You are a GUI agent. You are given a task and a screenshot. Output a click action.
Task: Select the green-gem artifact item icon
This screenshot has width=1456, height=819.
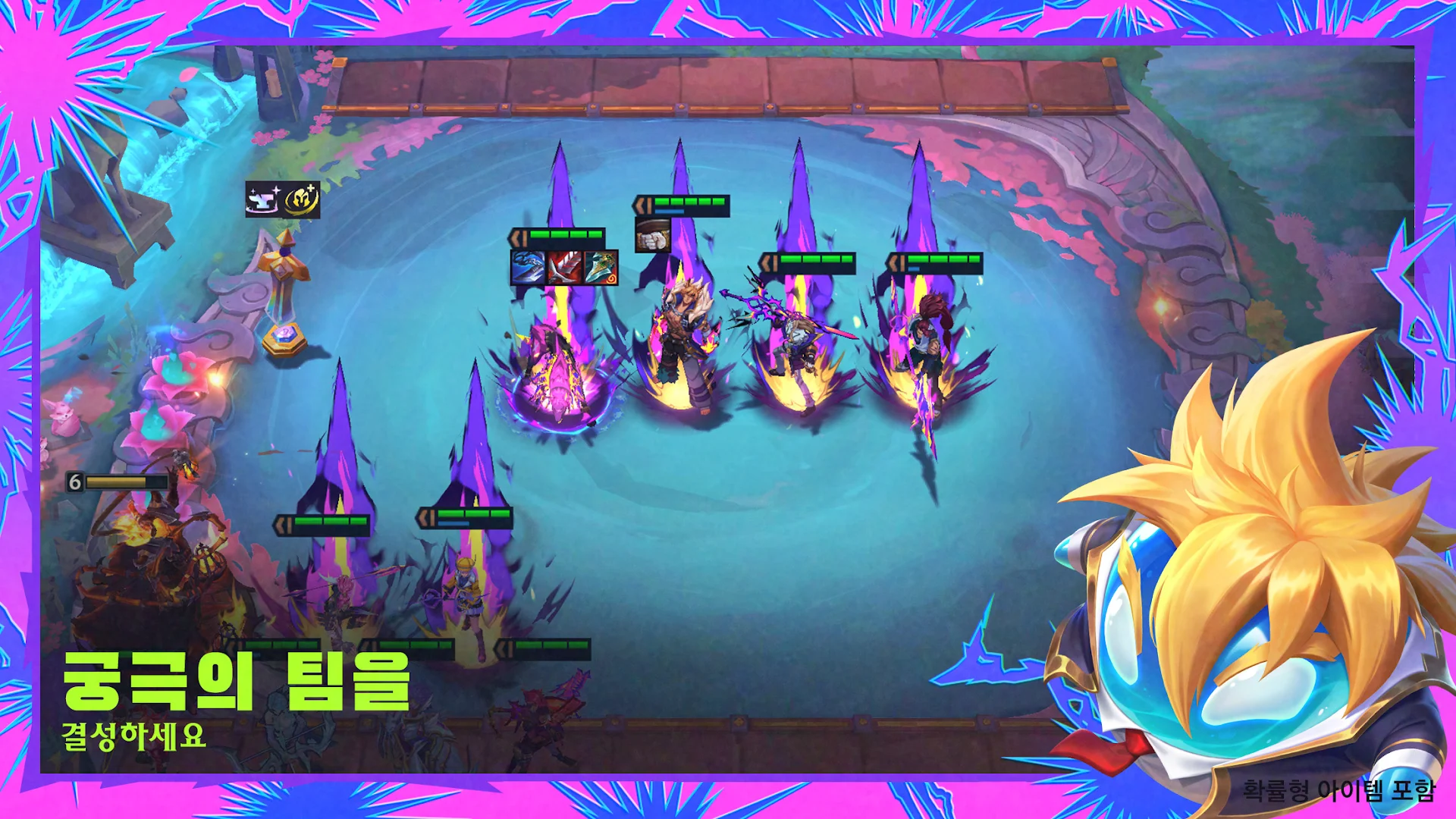[601, 268]
